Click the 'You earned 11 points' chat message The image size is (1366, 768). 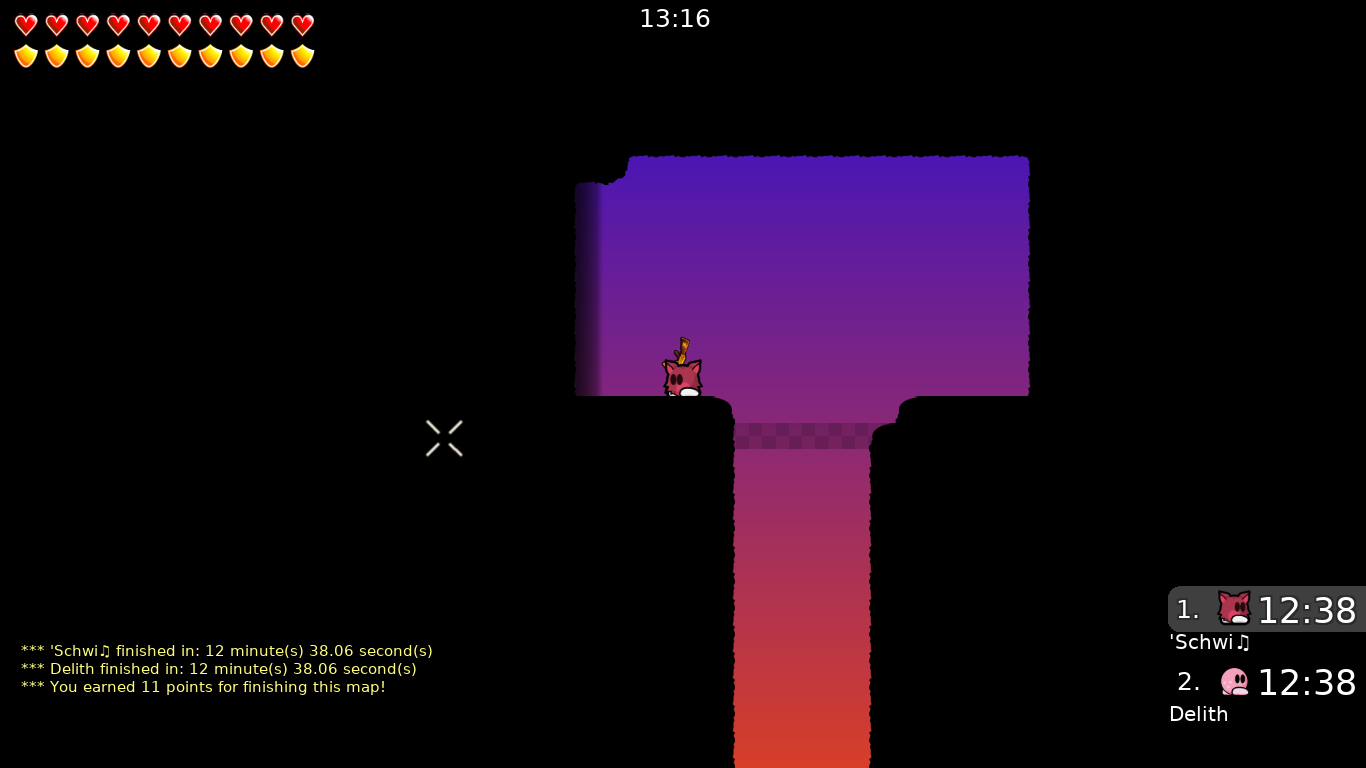[202, 687]
